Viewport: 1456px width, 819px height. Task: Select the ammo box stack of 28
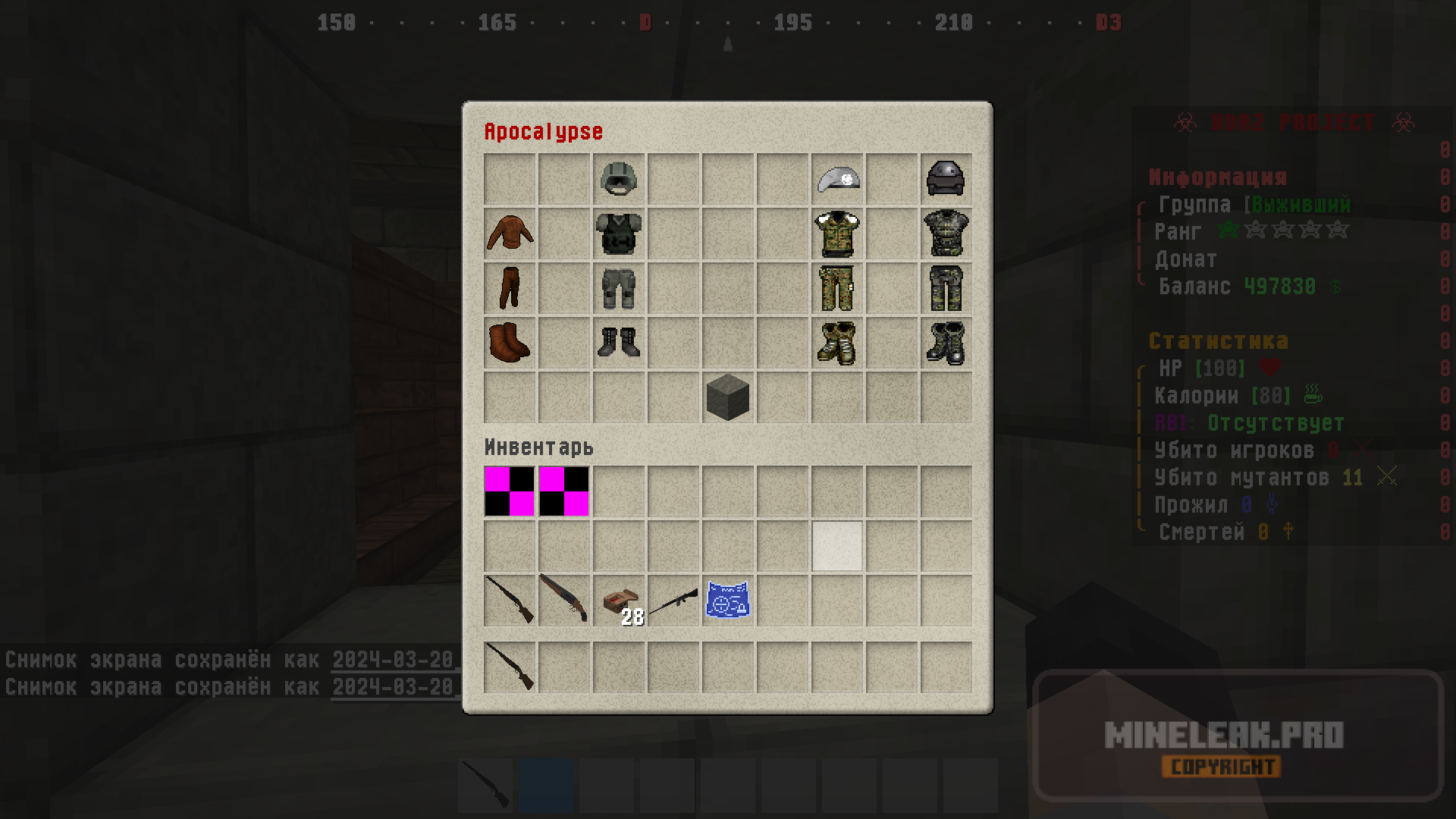tap(619, 602)
